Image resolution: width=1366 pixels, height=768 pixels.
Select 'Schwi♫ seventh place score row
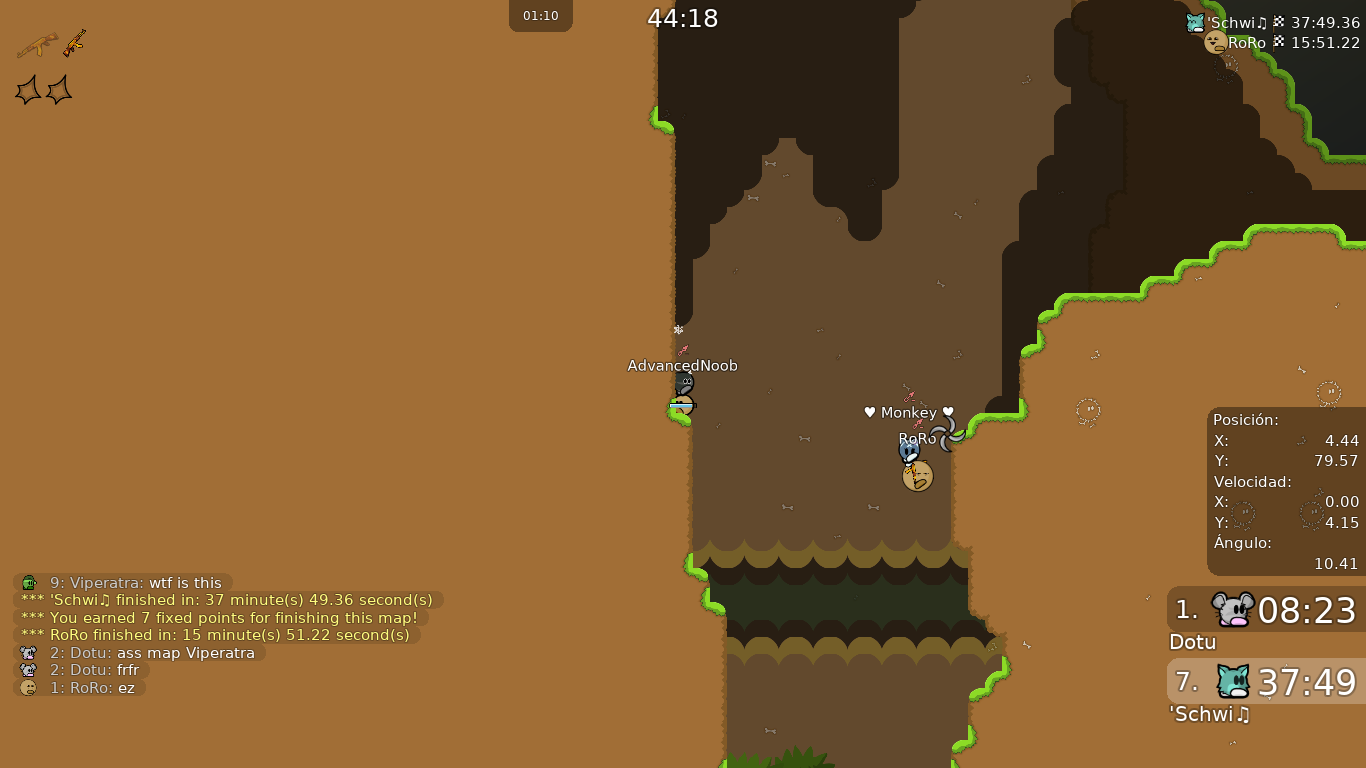pyautogui.click(x=1266, y=682)
